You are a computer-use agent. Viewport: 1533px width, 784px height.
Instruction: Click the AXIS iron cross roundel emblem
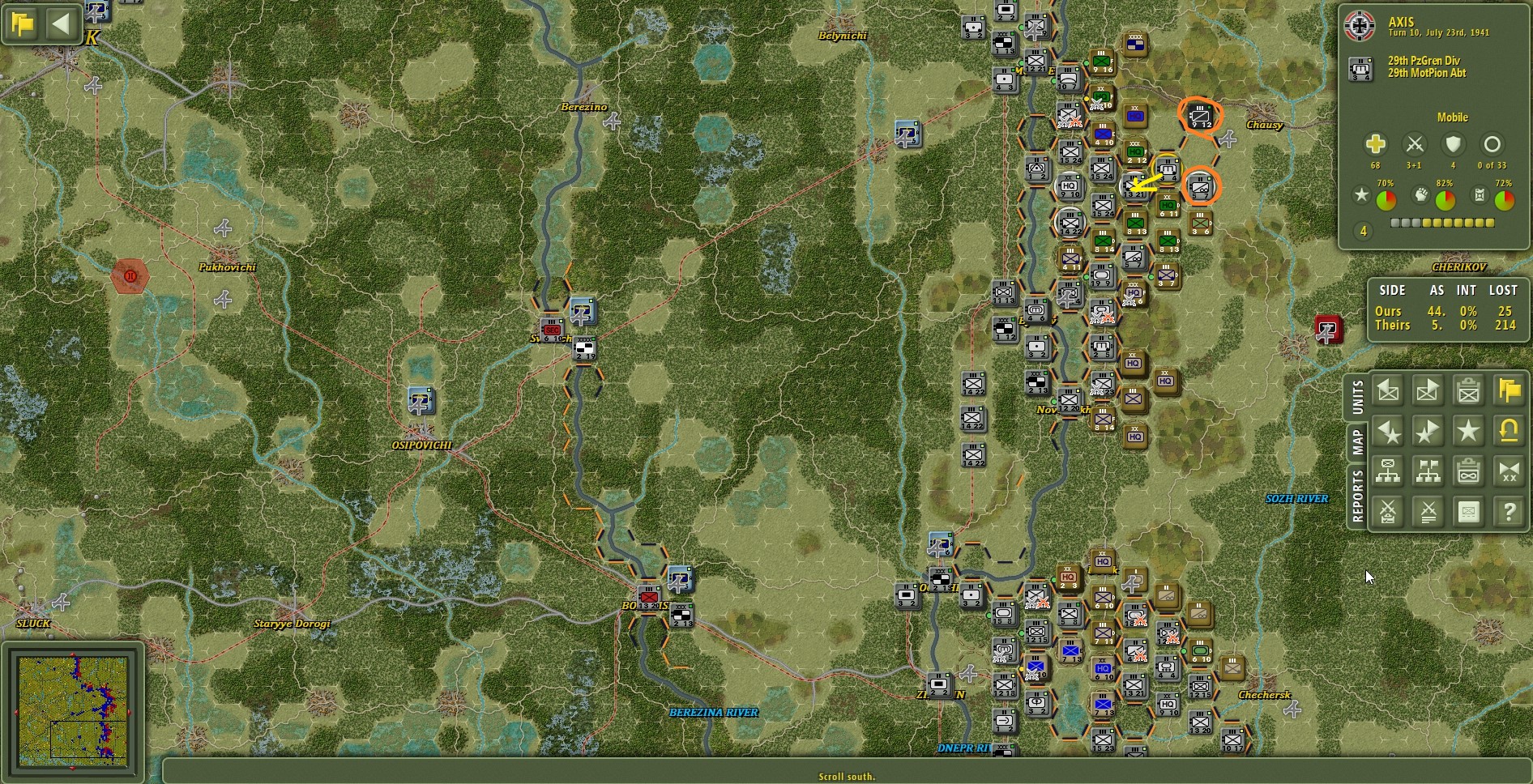point(1358,24)
